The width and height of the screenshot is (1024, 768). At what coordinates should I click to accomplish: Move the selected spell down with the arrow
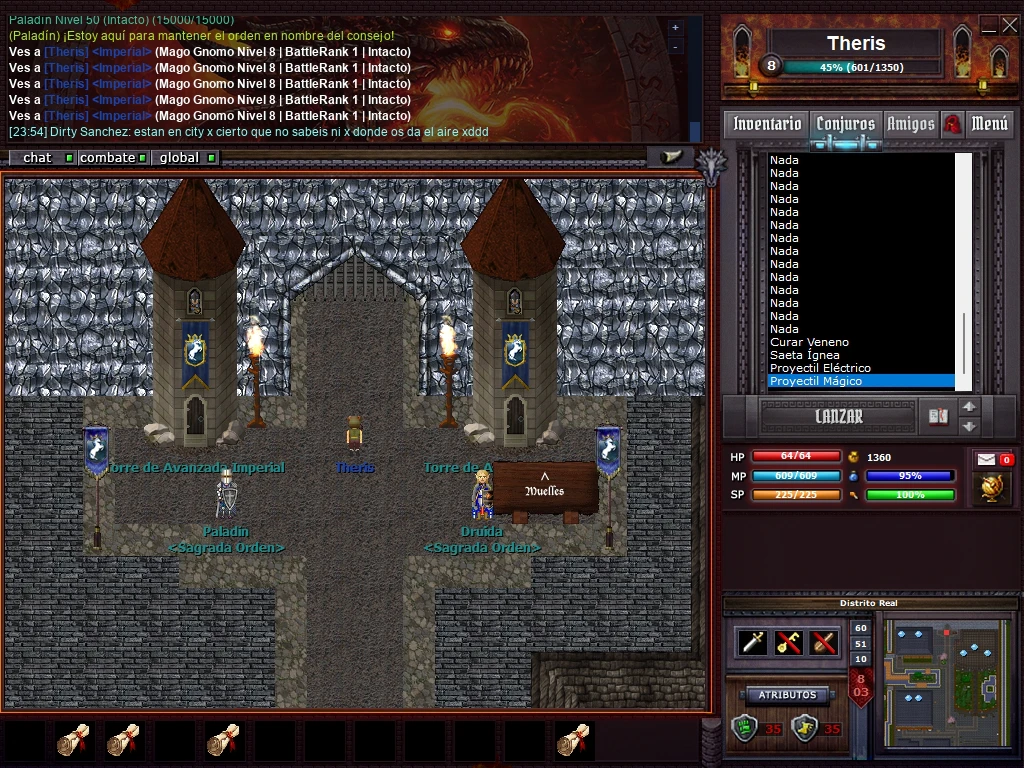coord(968,426)
